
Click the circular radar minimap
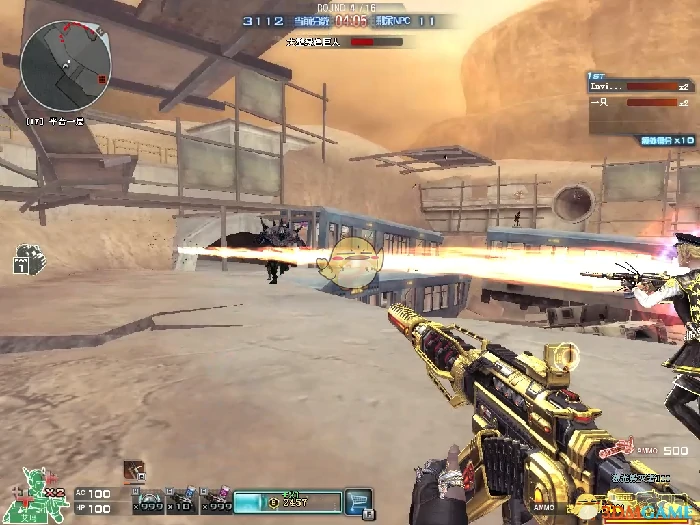pyautogui.click(x=65, y=66)
